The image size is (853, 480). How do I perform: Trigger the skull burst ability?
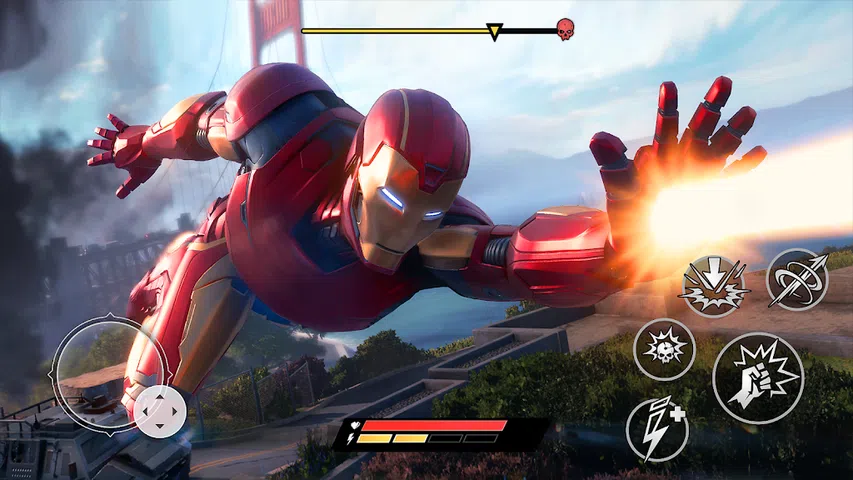point(664,349)
